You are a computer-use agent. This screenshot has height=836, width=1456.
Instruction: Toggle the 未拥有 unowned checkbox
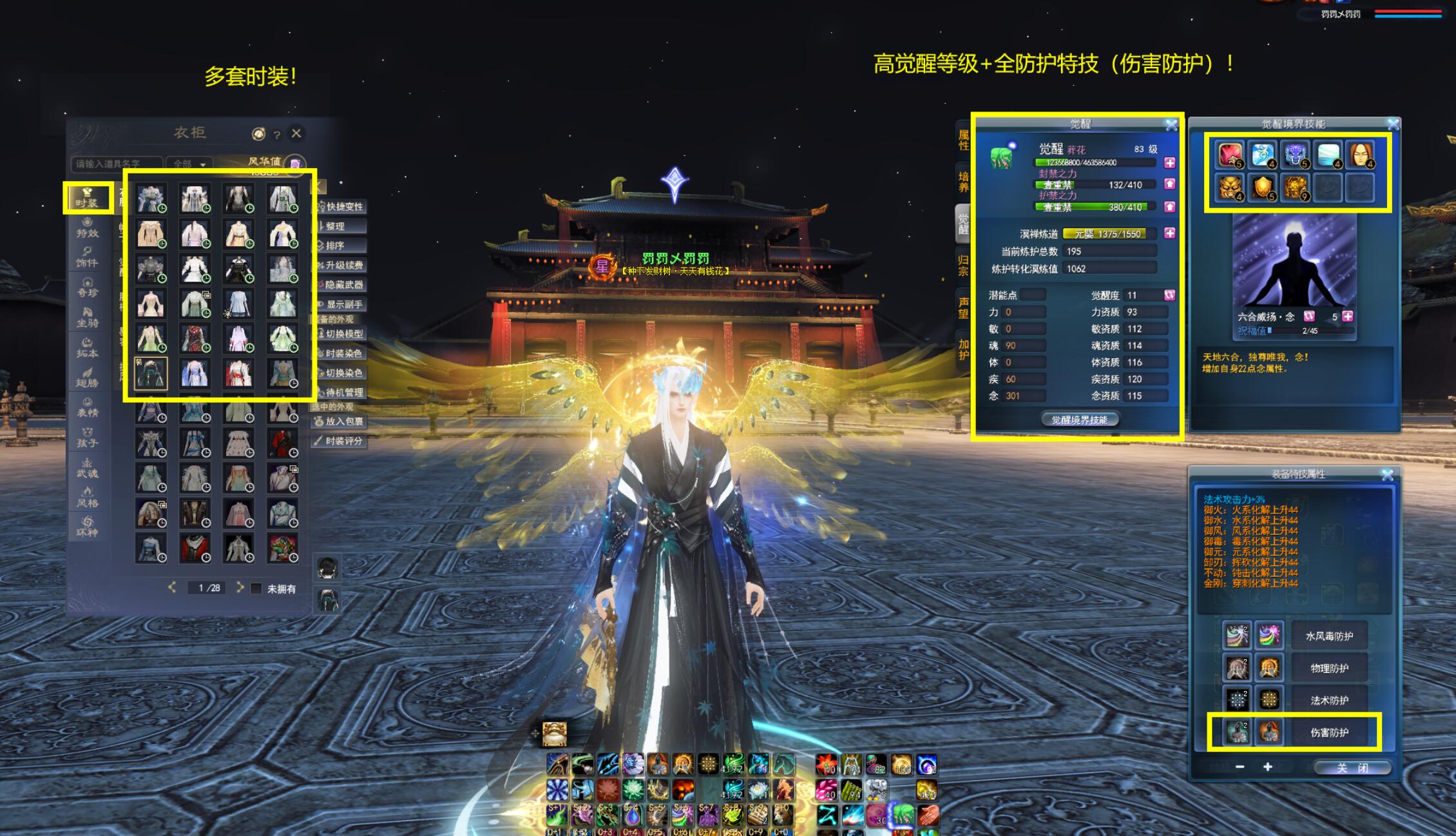point(256,588)
